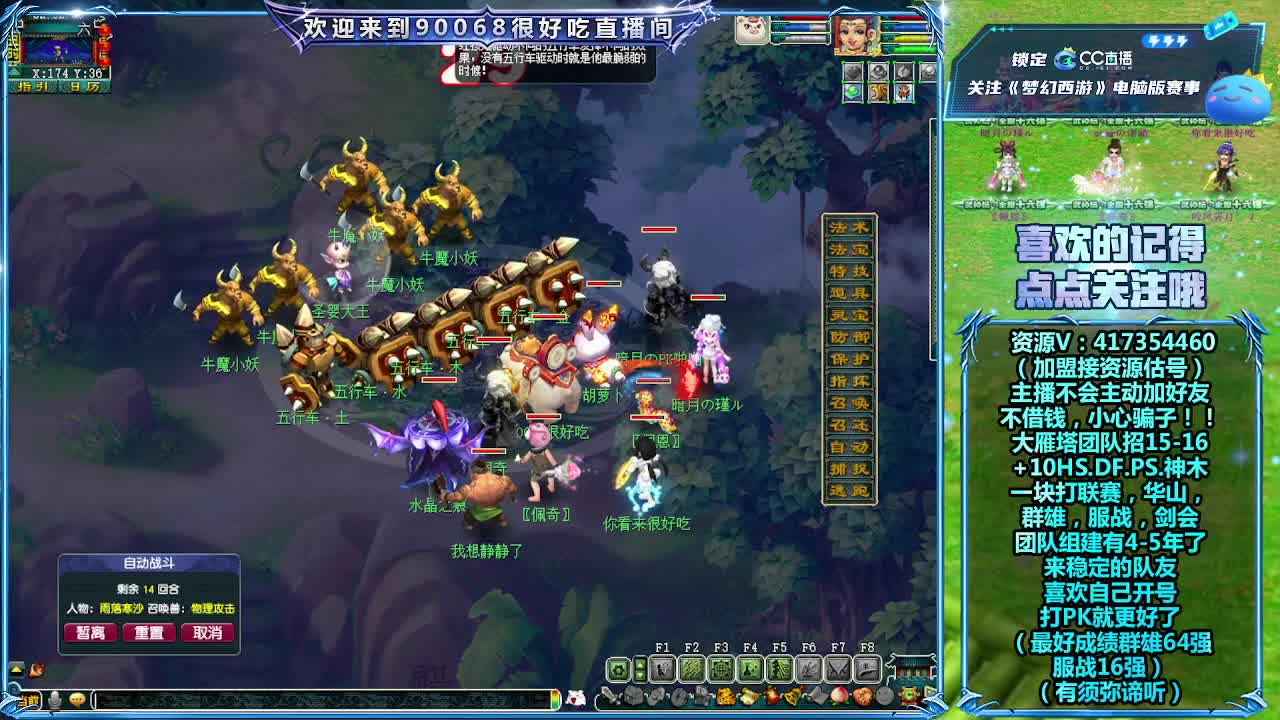Use the peach item in the item bar
This screenshot has height=720, width=1280.
point(837,695)
